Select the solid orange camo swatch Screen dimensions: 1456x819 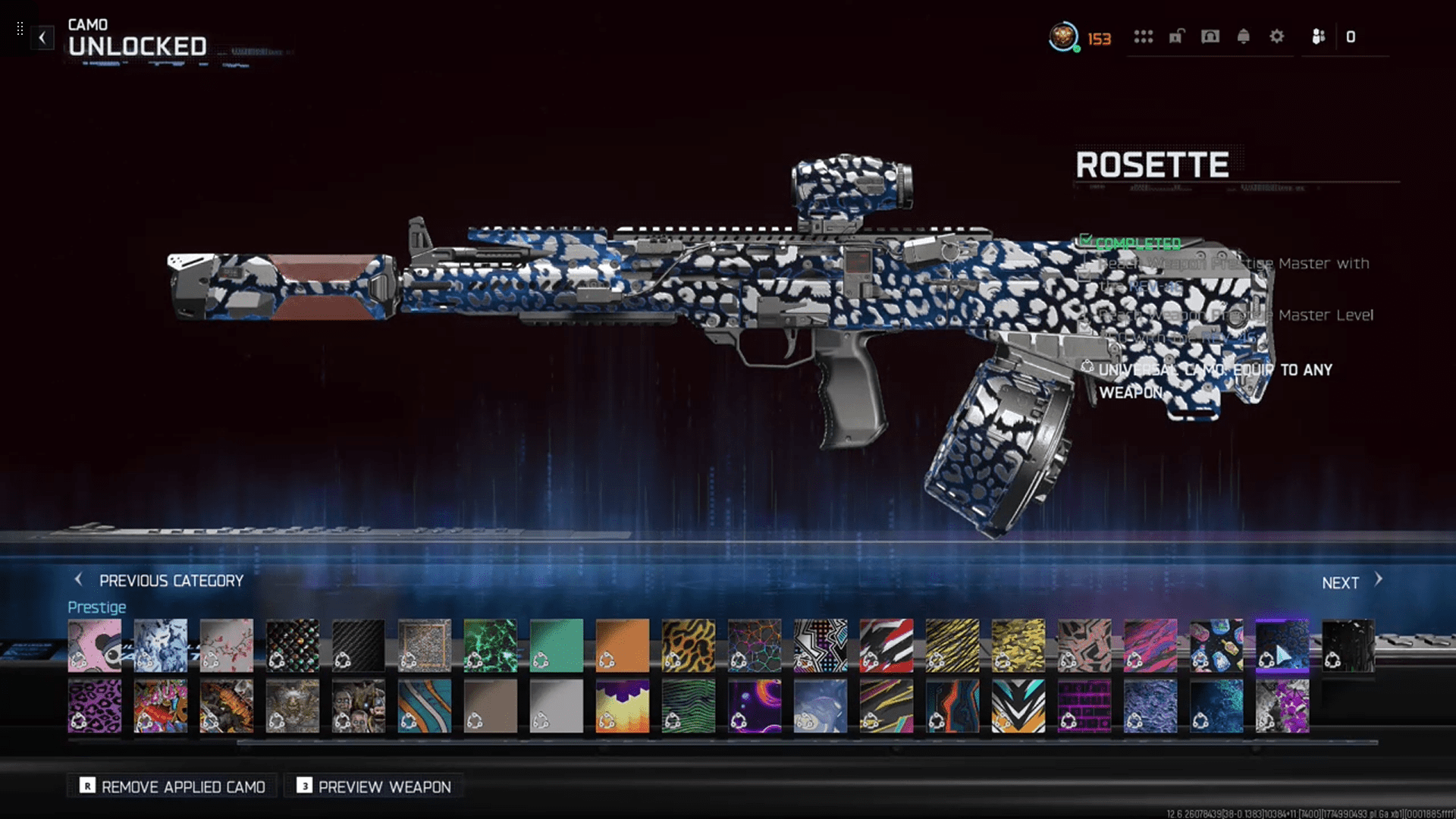[x=623, y=645]
